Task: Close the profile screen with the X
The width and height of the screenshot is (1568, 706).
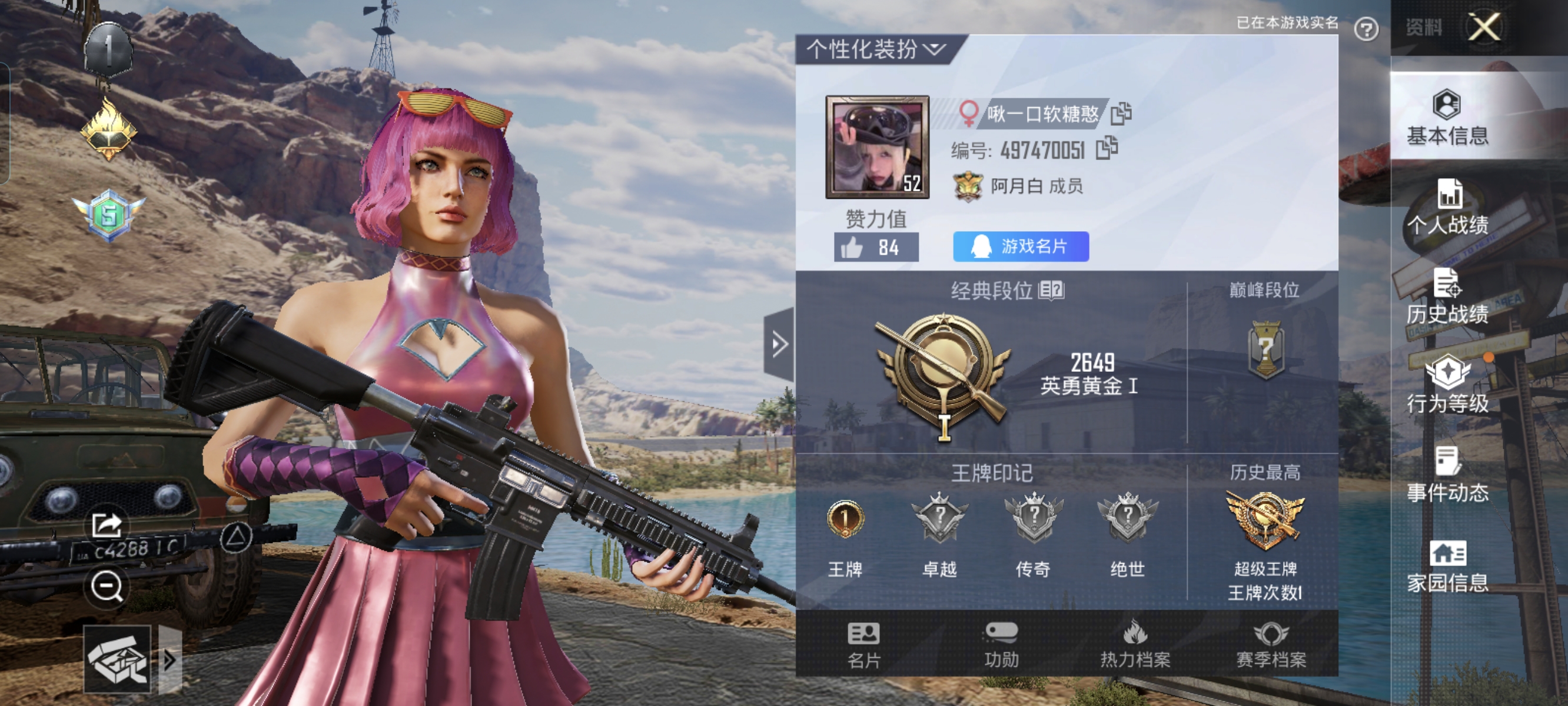Action: 1484,28
